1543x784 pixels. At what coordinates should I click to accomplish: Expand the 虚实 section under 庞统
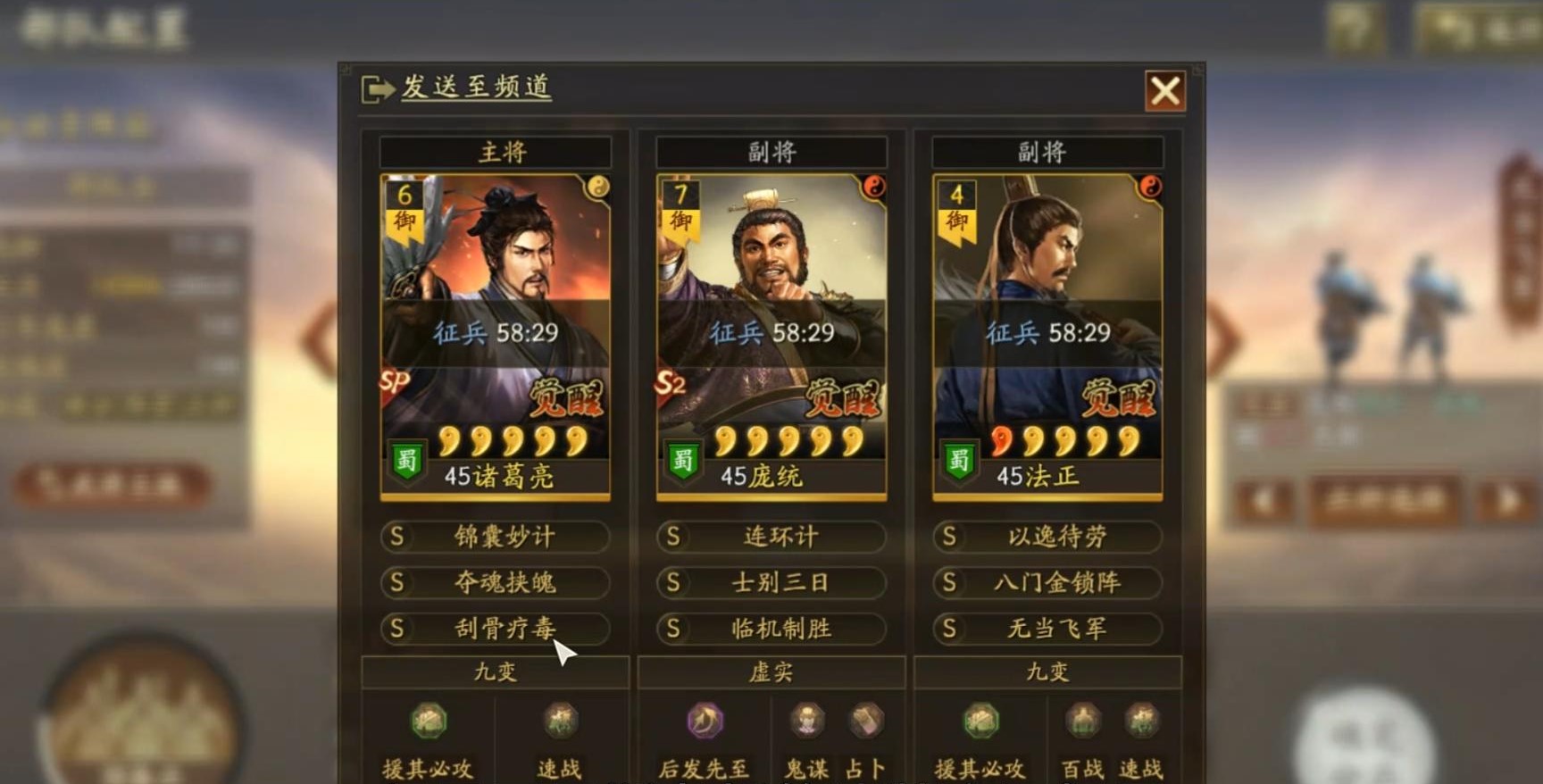tap(773, 671)
